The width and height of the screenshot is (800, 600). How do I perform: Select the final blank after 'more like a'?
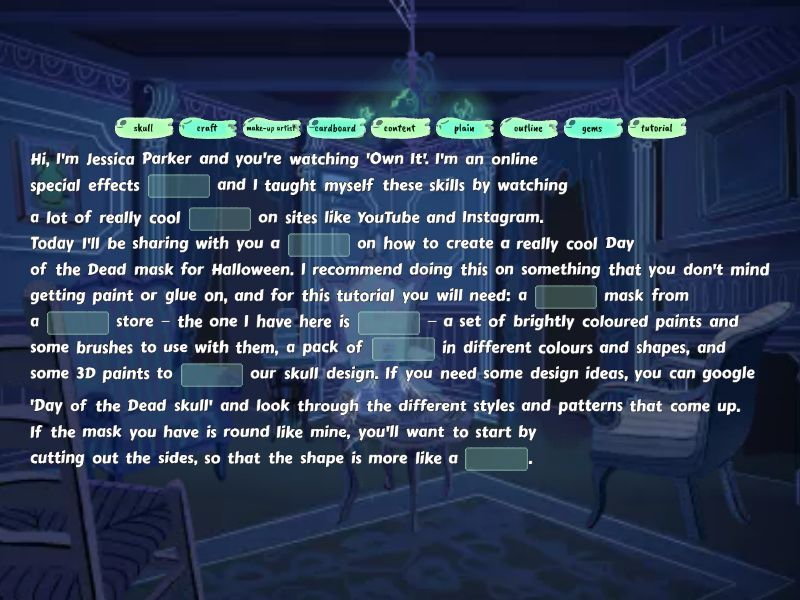point(496,459)
